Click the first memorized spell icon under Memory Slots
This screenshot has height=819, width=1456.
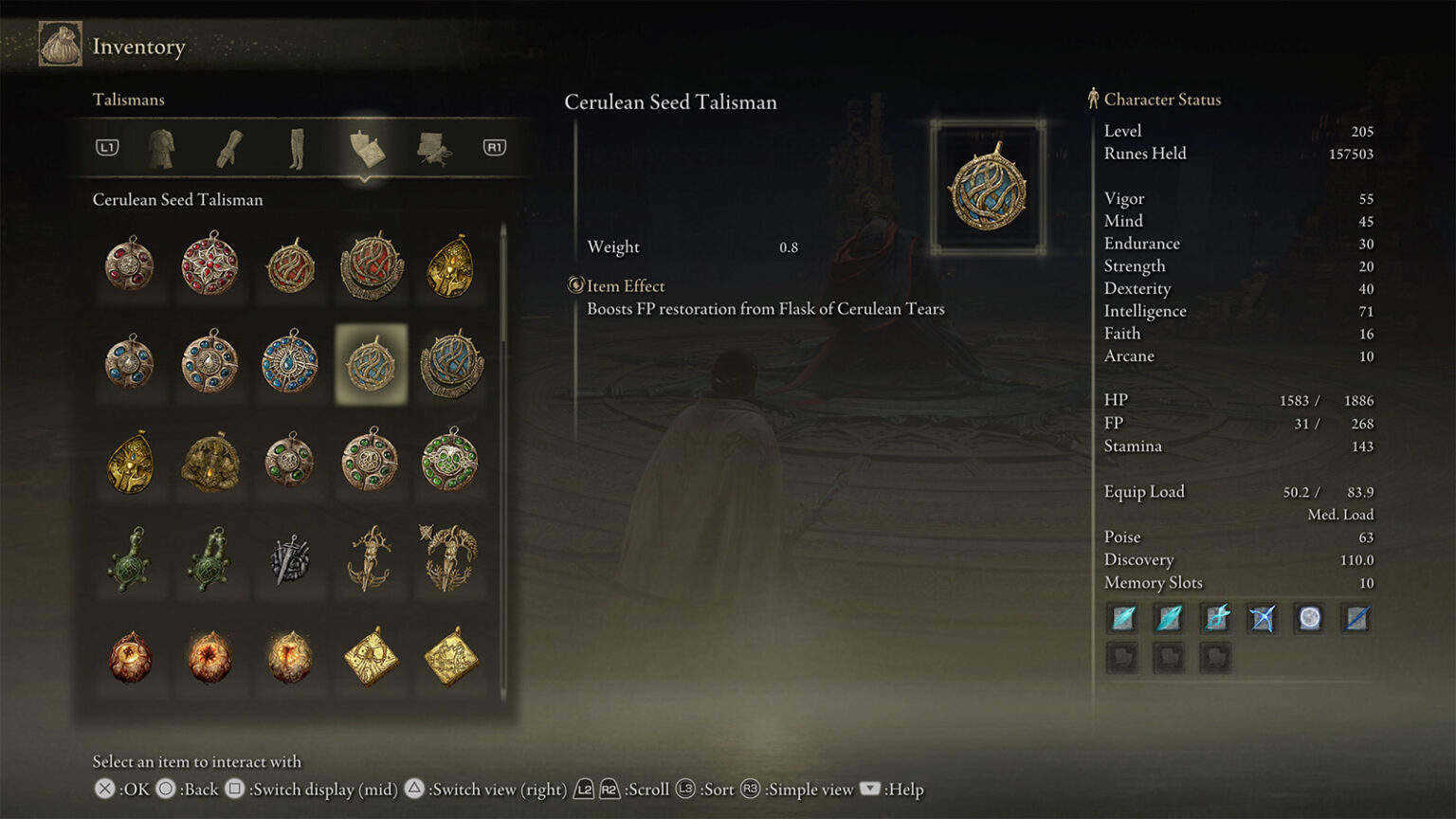pyautogui.click(x=1121, y=618)
